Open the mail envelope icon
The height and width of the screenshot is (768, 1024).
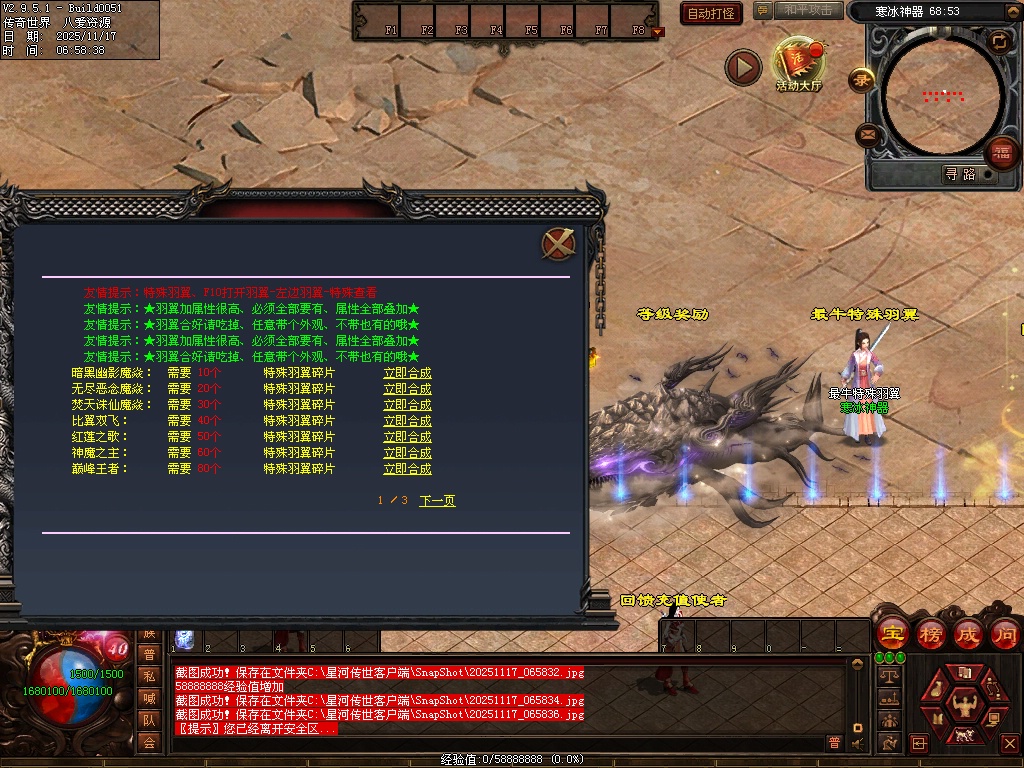click(867, 134)
